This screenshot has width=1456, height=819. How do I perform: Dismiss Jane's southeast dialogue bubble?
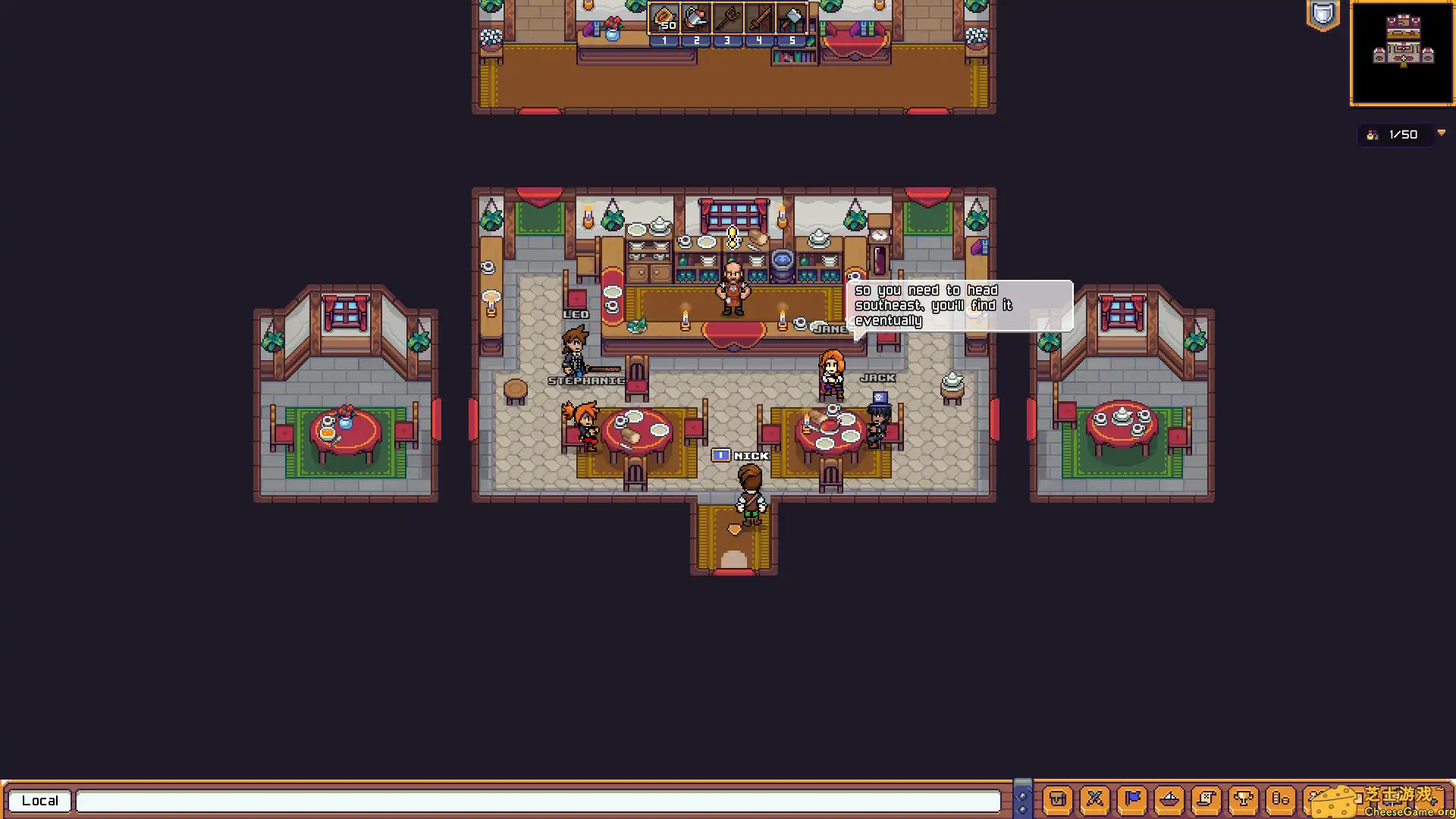(959, 305)
